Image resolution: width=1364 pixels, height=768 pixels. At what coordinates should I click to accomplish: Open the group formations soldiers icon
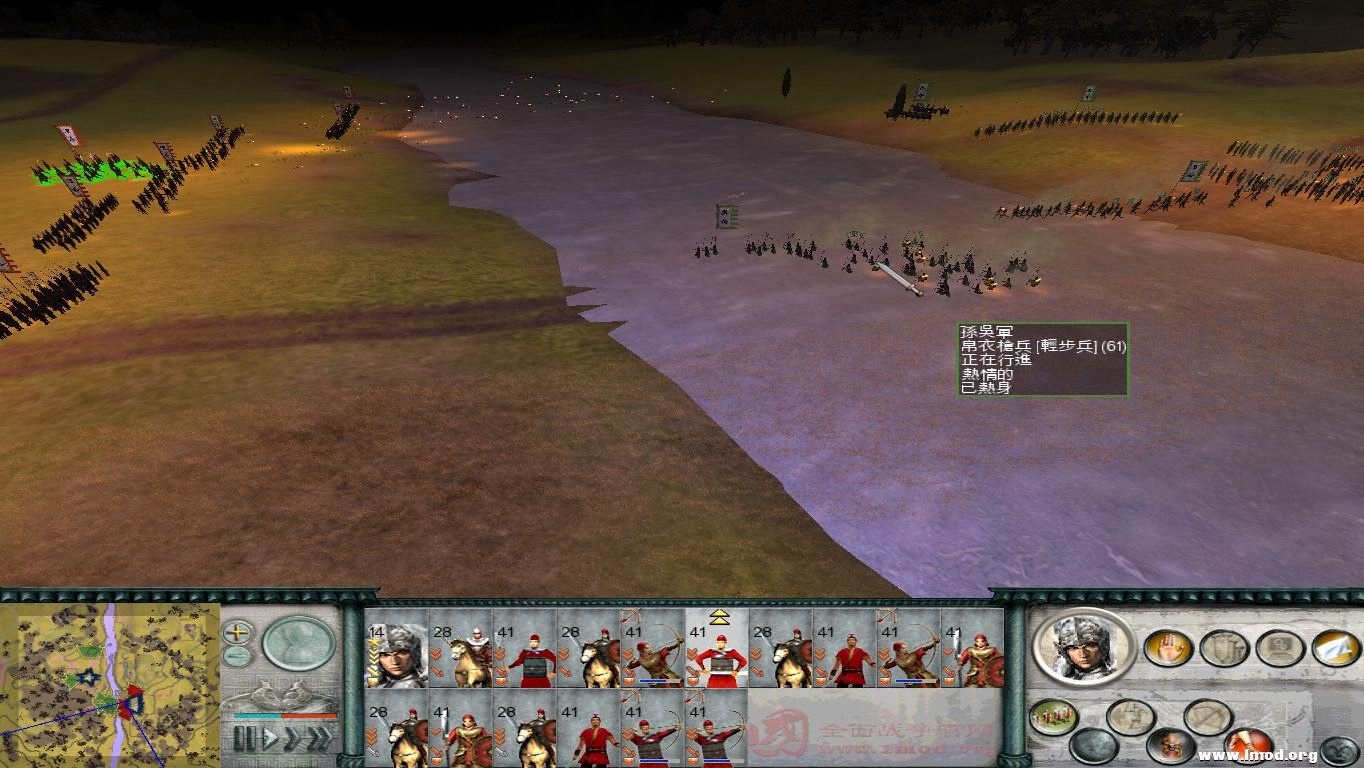[1053, 717]
